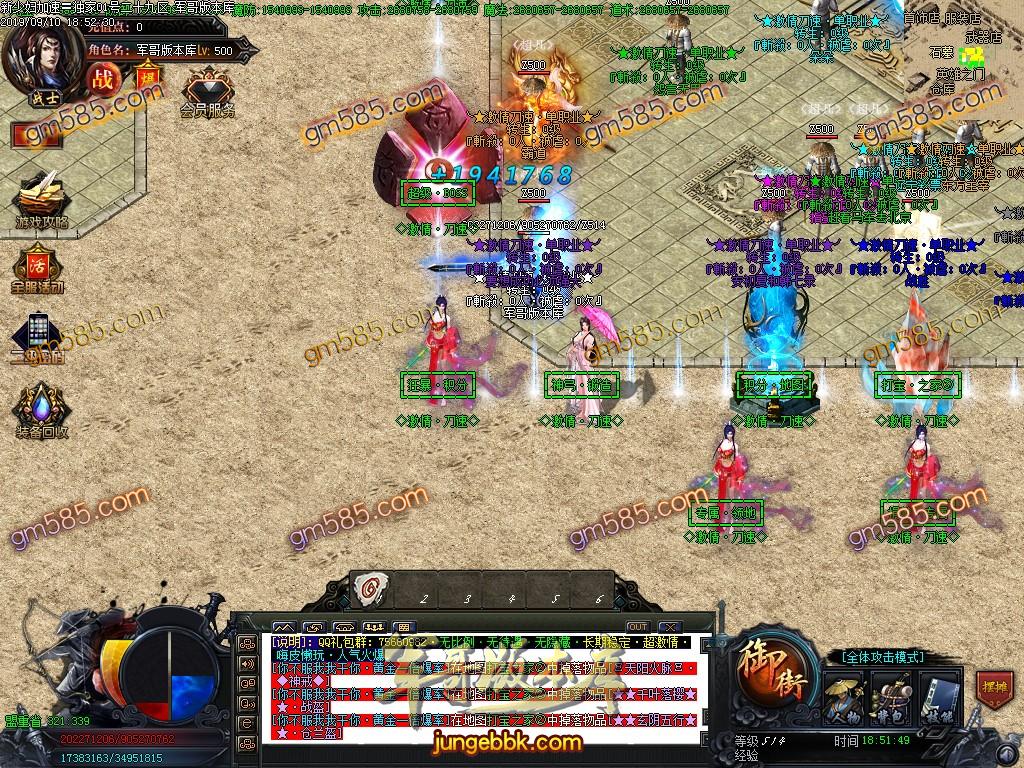The image size is (1024, 768).
Task: Open the 会员服务 member services icon
Action: pyautogui.click(x=208, y=92)
